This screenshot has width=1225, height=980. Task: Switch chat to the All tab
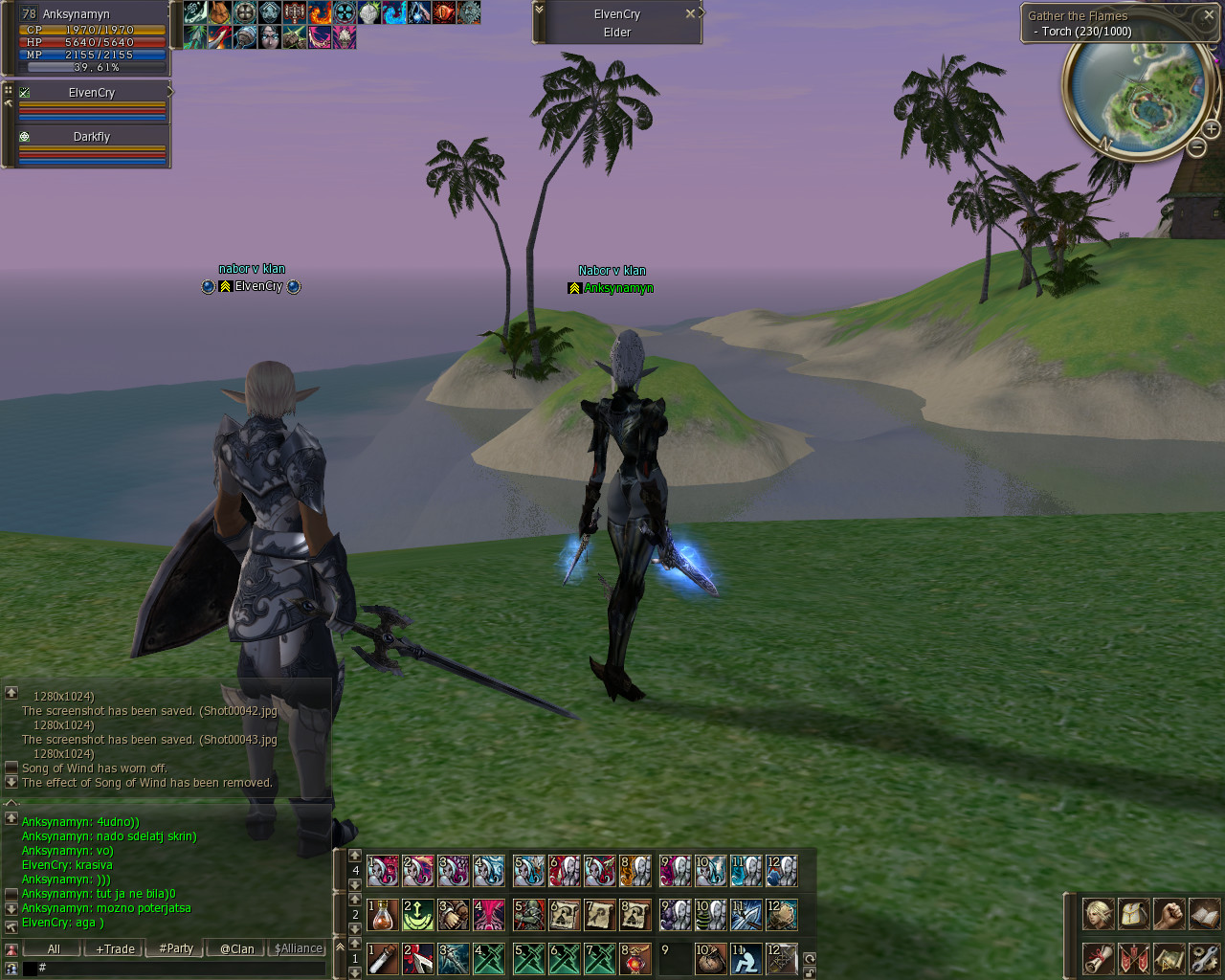pos(54,948)
